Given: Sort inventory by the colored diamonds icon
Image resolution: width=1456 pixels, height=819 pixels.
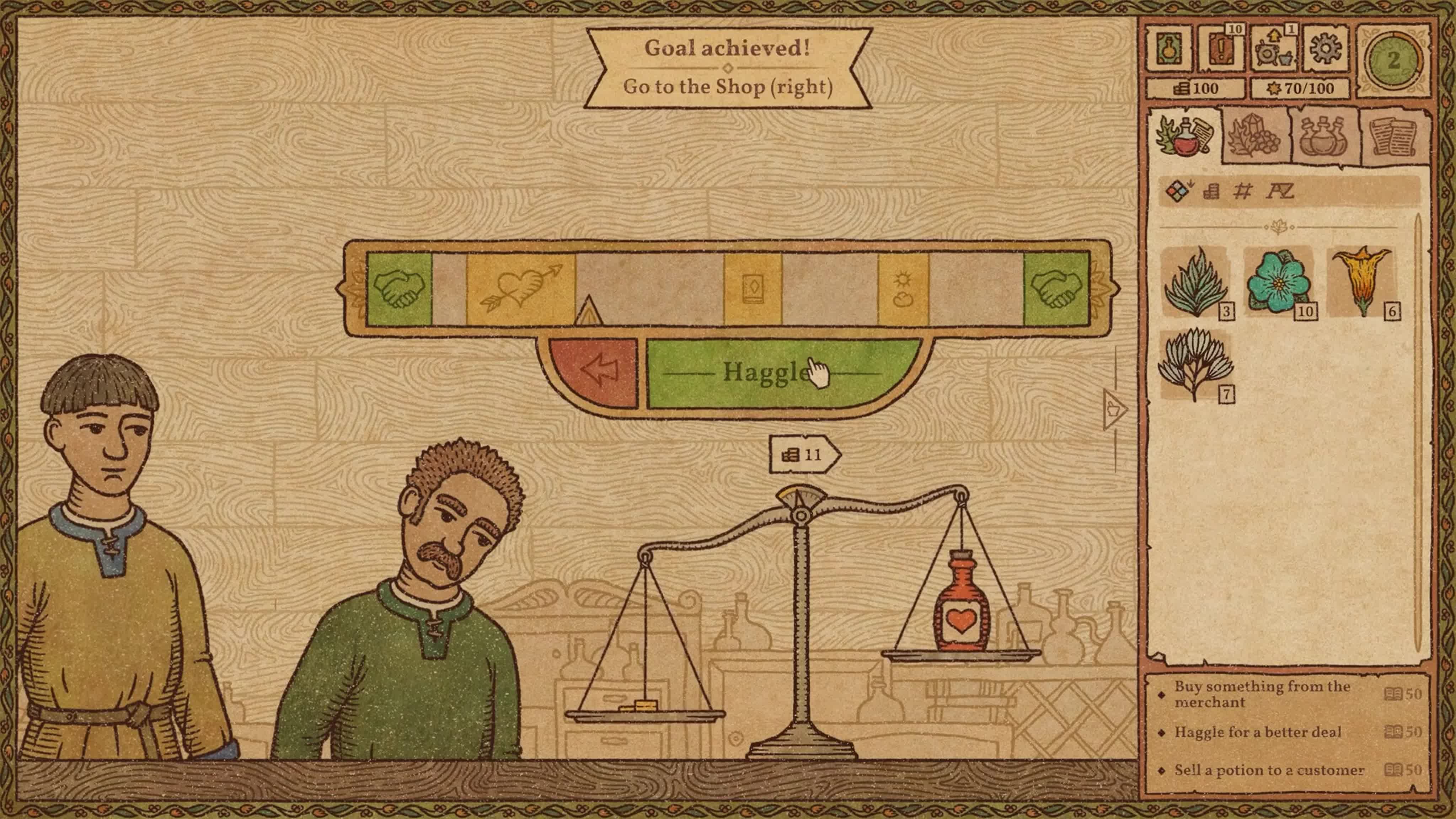Looking at the screenshot, I should coord(1178,192).
